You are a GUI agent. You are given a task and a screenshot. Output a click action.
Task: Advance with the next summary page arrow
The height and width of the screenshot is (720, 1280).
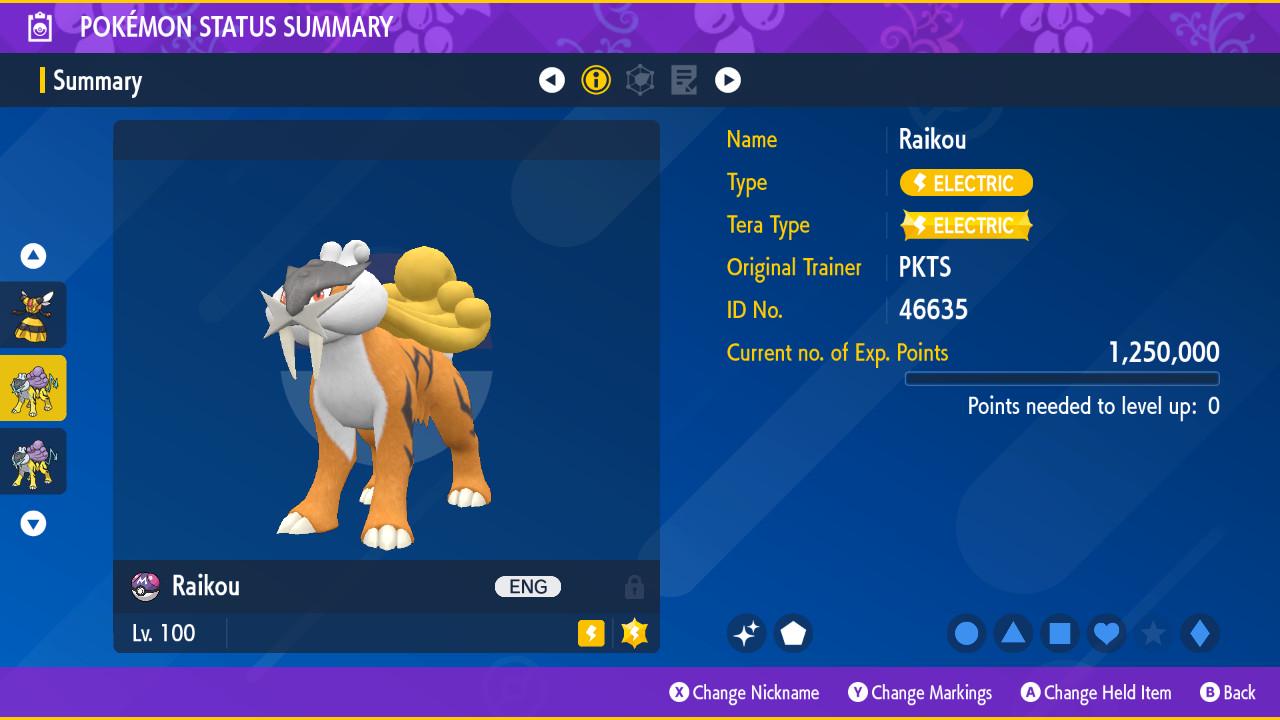pyautogui.click(x=728, y=80)
